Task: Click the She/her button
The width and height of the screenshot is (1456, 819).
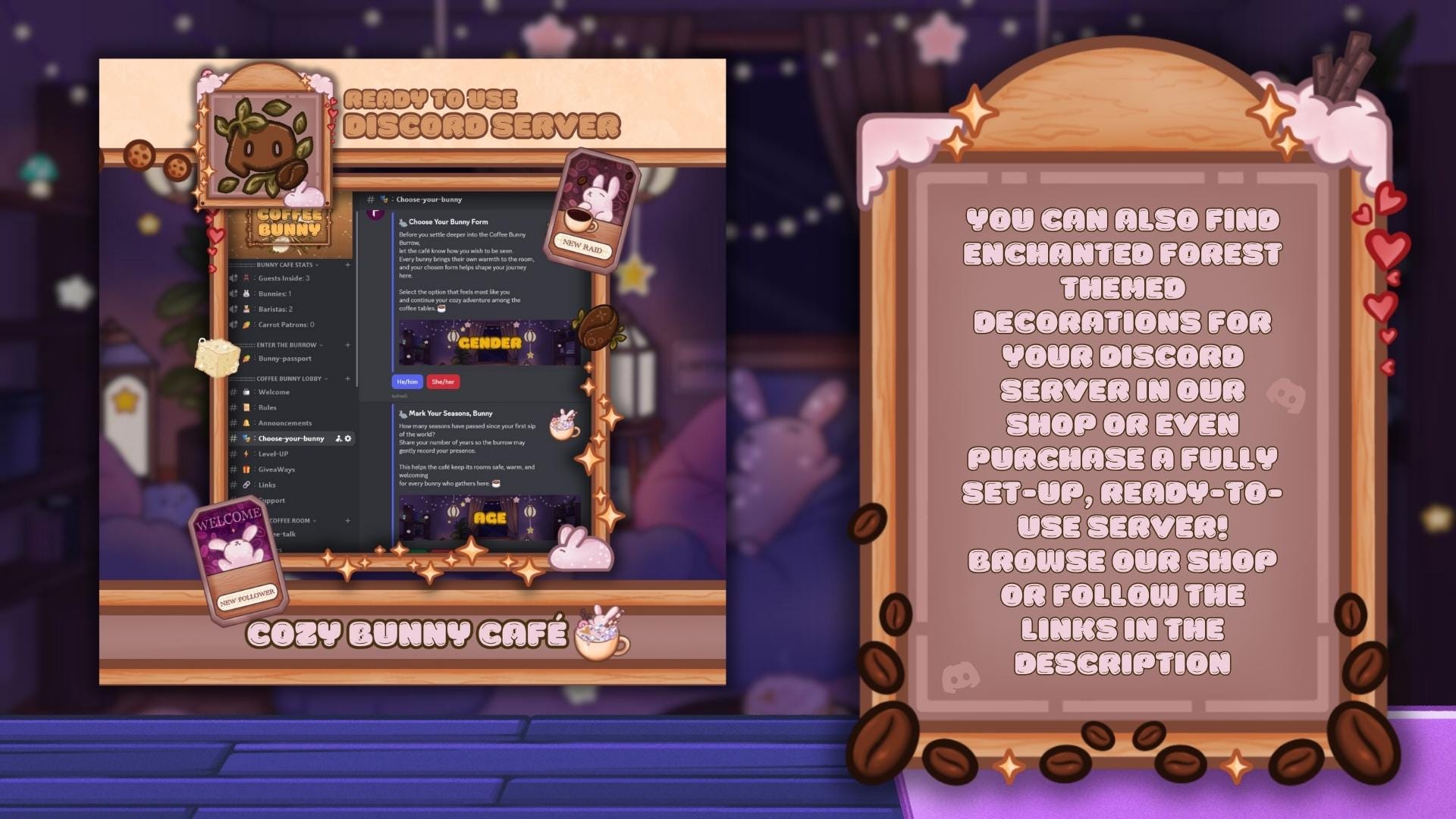Action: tap(444, 381)
